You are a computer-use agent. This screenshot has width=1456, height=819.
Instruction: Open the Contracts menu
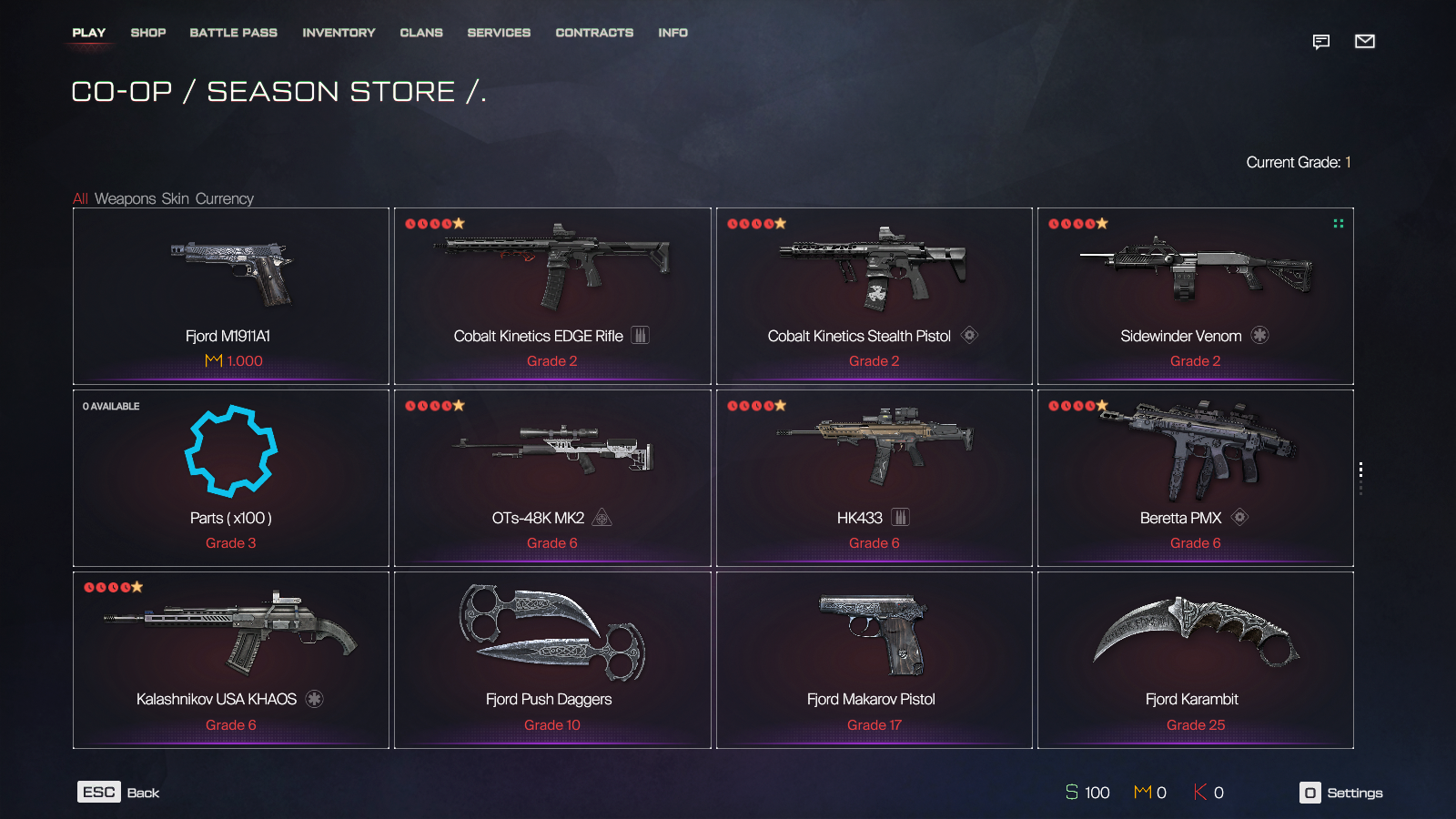point(594,33)
